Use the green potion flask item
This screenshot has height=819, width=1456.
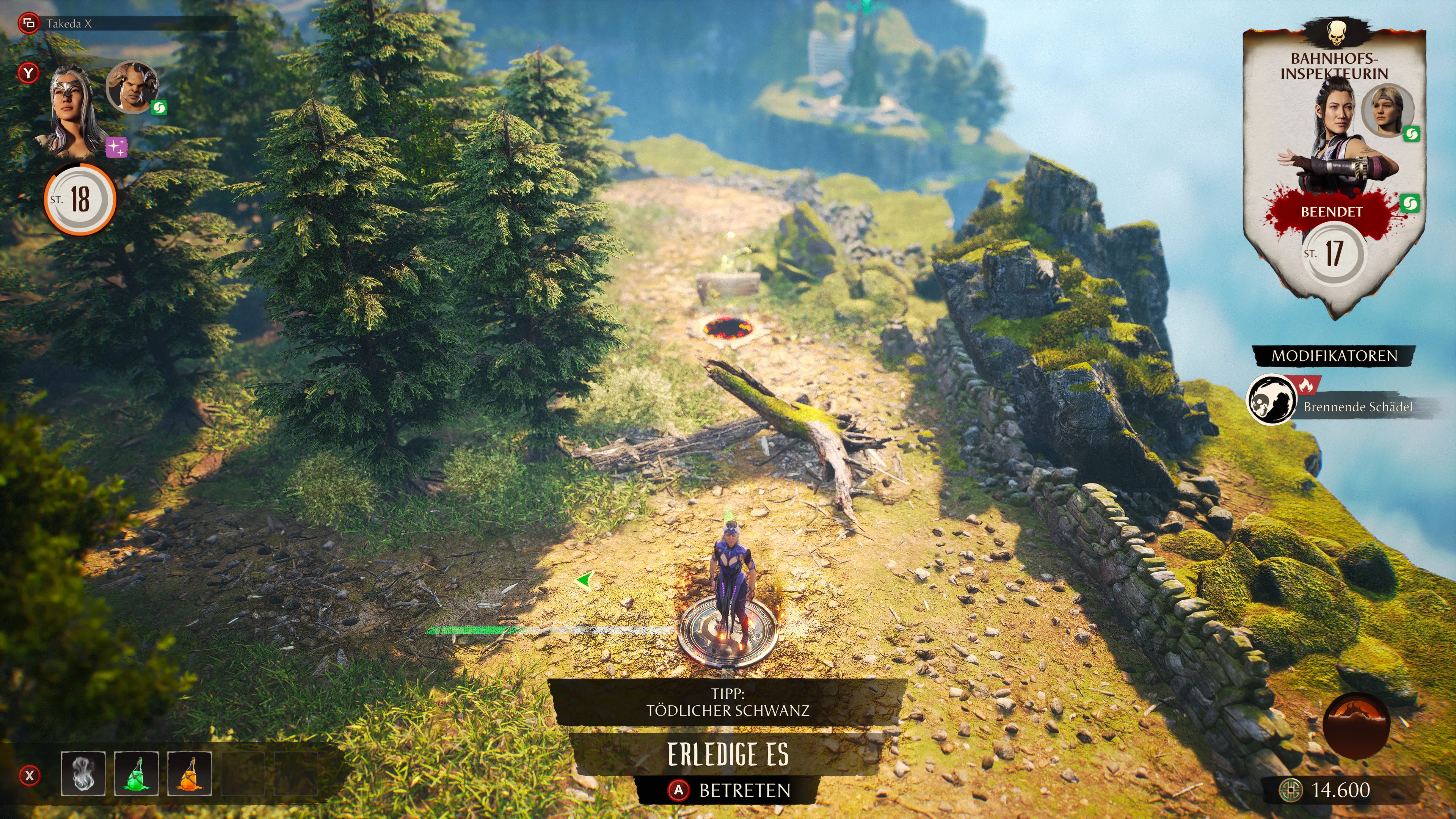click(136, 774)
